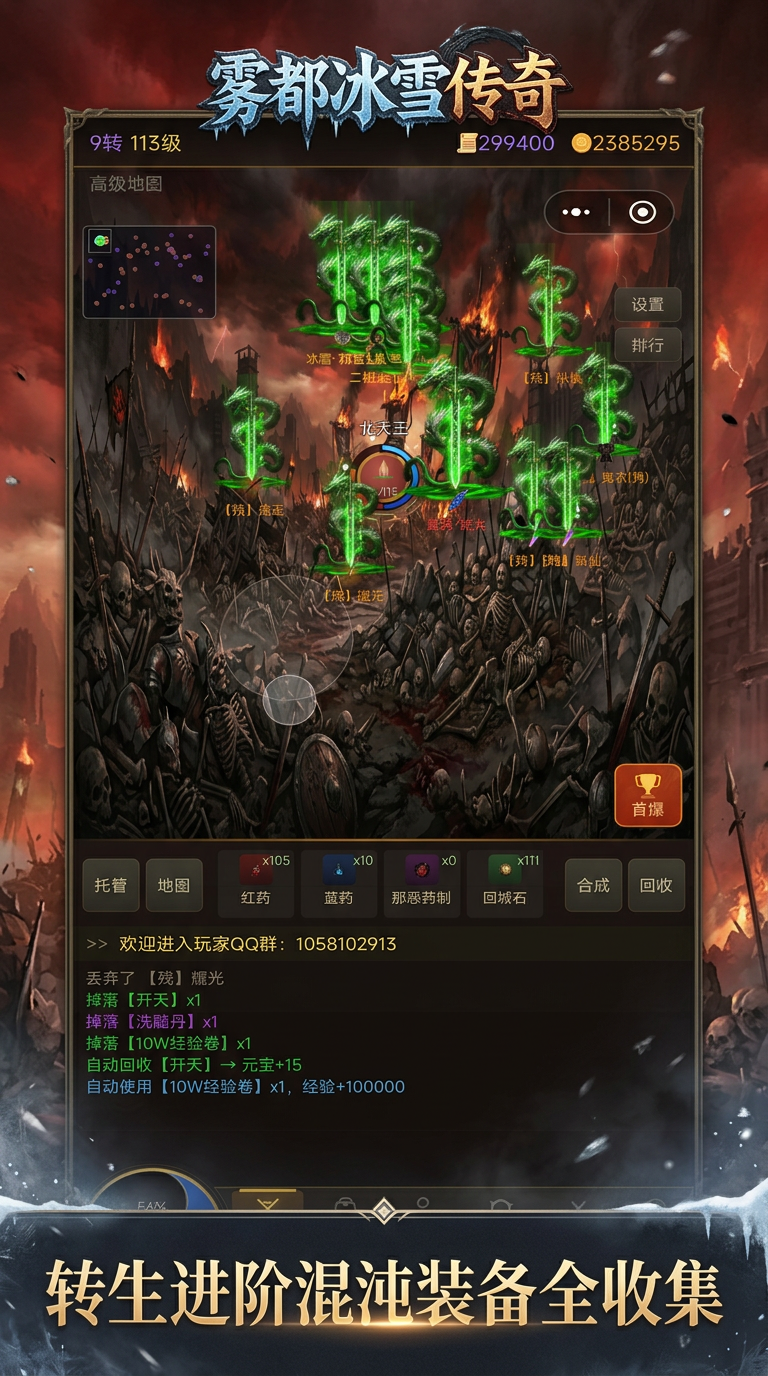
Task: Tap the virtual joystick knob
Action: pyautogui.click(x=289, y=699)
